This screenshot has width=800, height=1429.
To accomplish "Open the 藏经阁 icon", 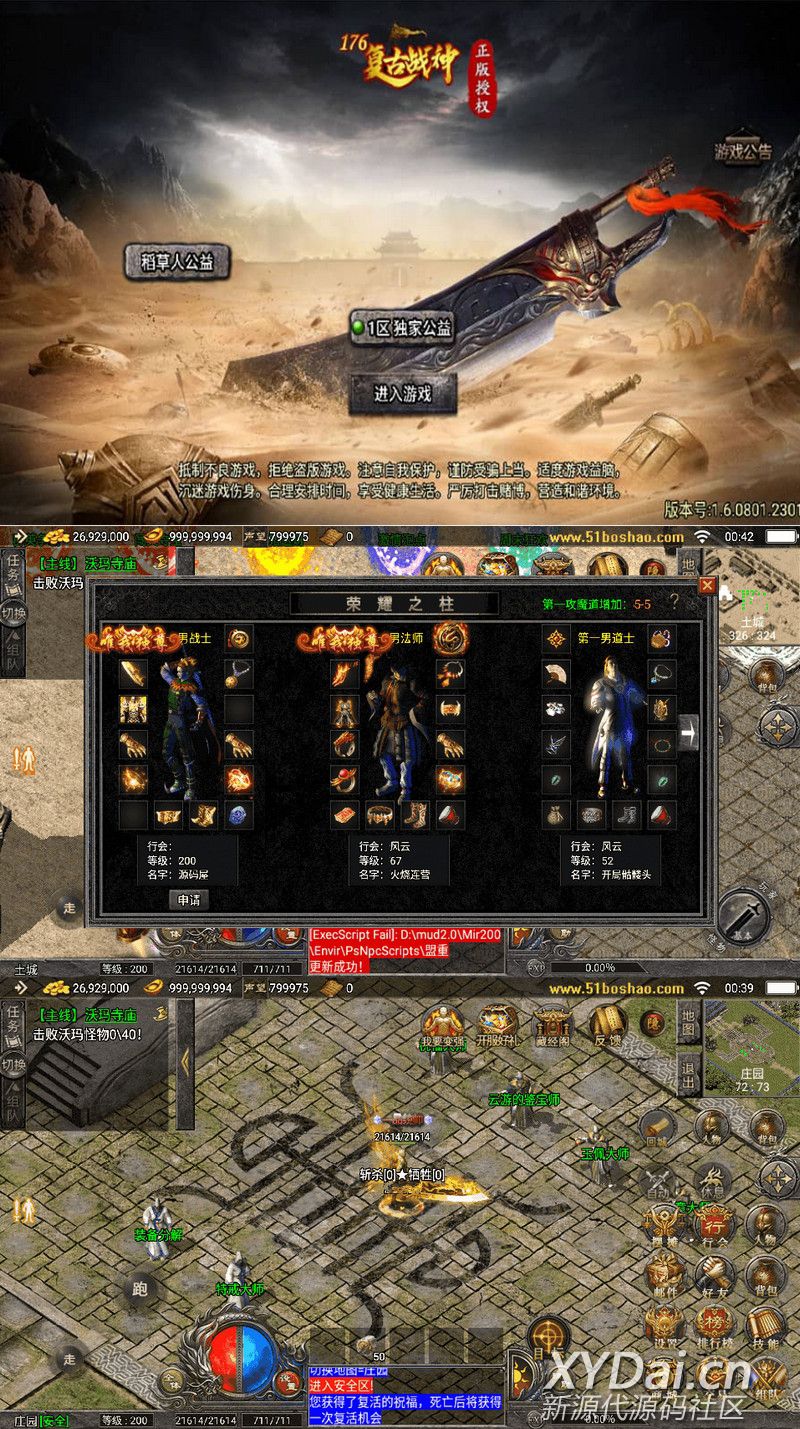I will (552, 1025).
